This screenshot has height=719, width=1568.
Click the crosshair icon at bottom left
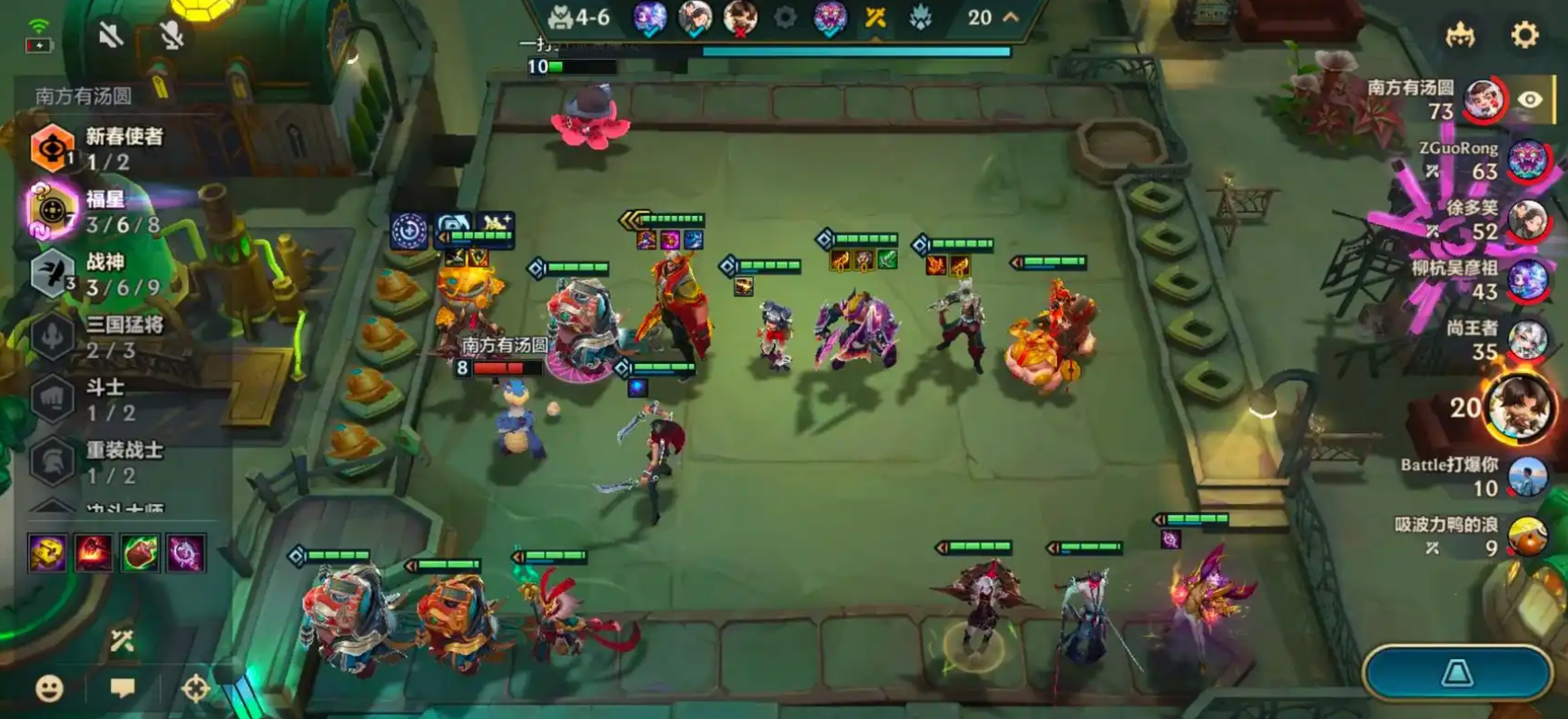[x=195, y=688]
